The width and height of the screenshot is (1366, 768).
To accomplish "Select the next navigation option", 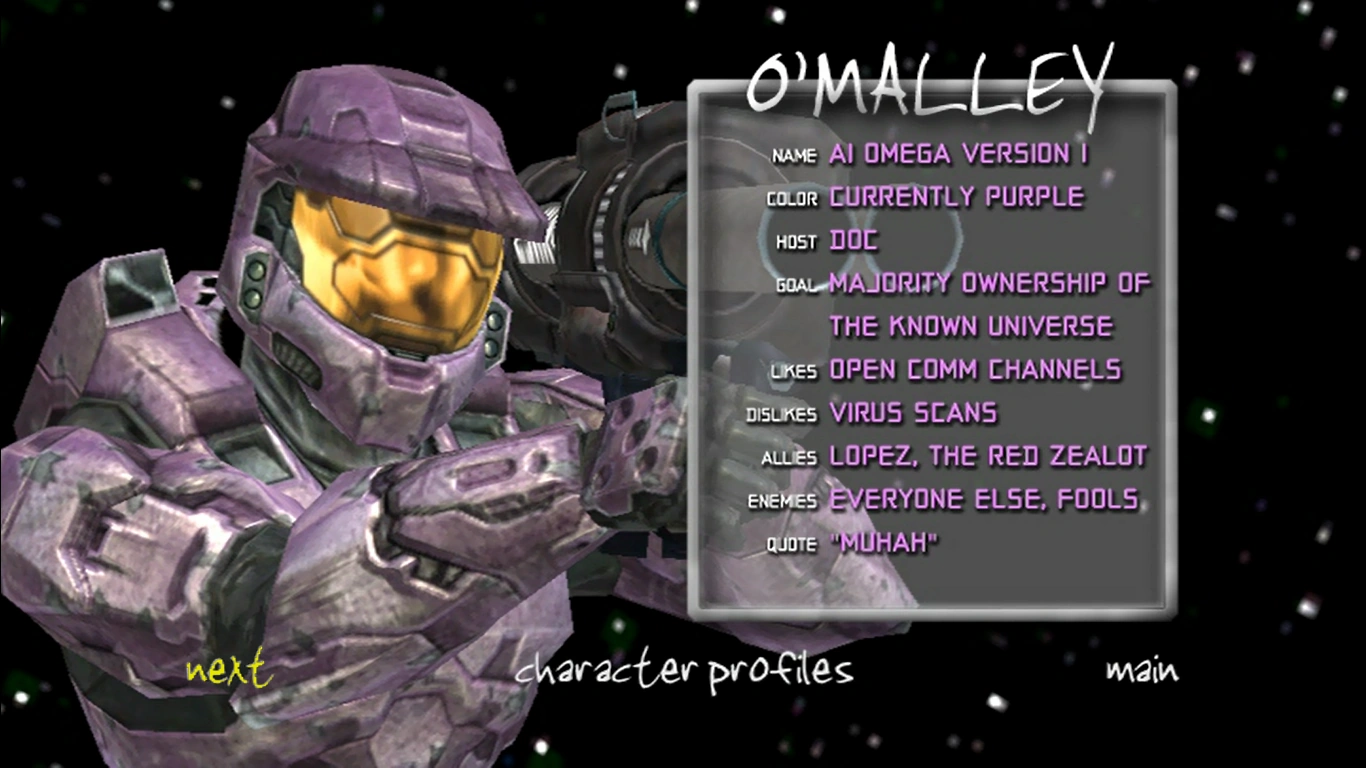I will 227,670.
